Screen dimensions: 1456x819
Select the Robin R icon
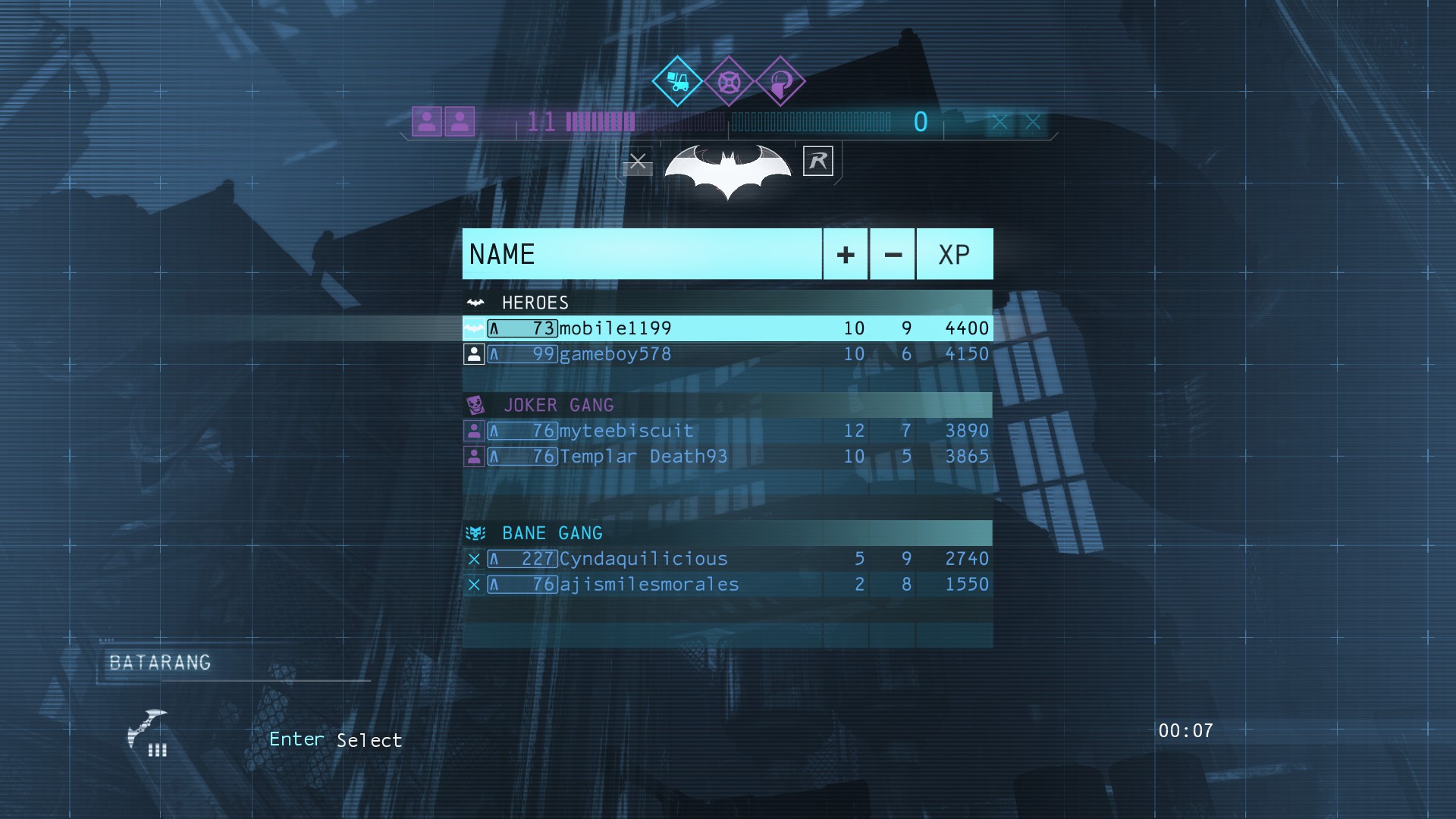point(817,161)
